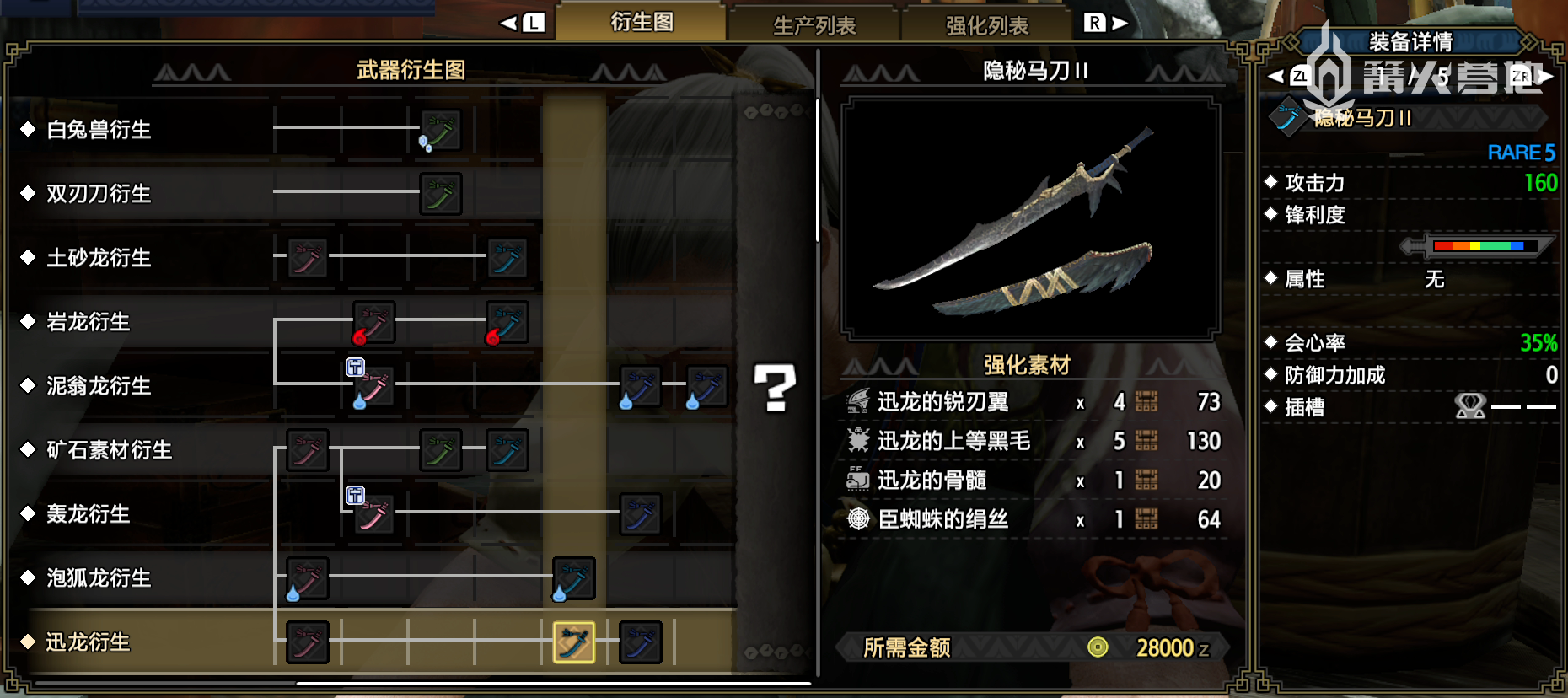Switch to the 生产列表 tab
The width and height of the screenshot is (1568, 698).
tap(814, 25)
